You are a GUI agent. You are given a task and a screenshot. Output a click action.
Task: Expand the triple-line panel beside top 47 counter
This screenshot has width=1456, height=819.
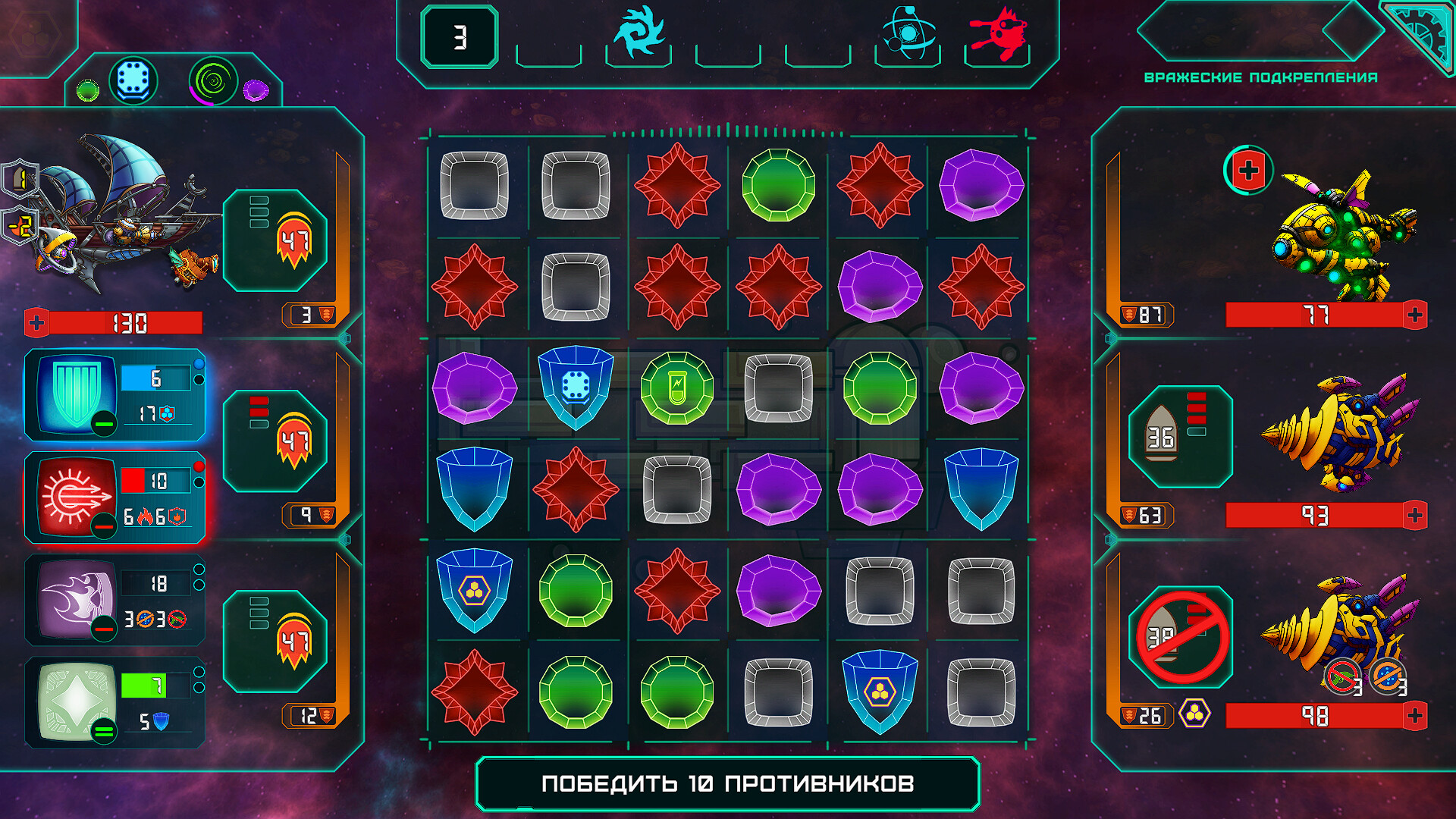point(258,212)
